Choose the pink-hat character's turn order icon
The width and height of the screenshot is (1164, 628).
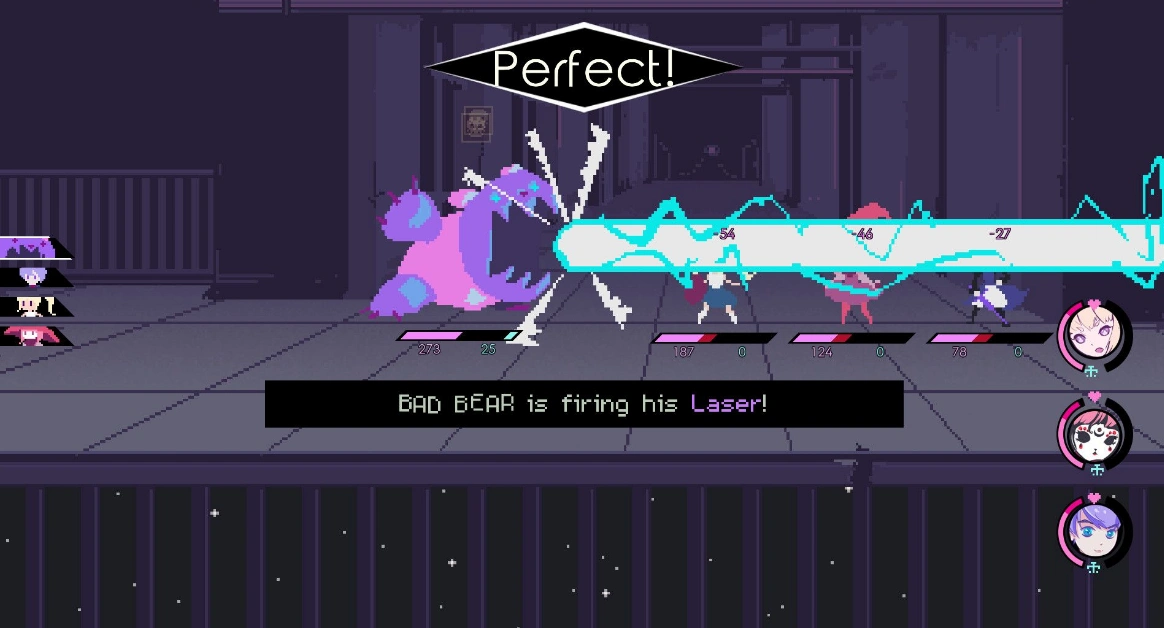click(30, 334)
